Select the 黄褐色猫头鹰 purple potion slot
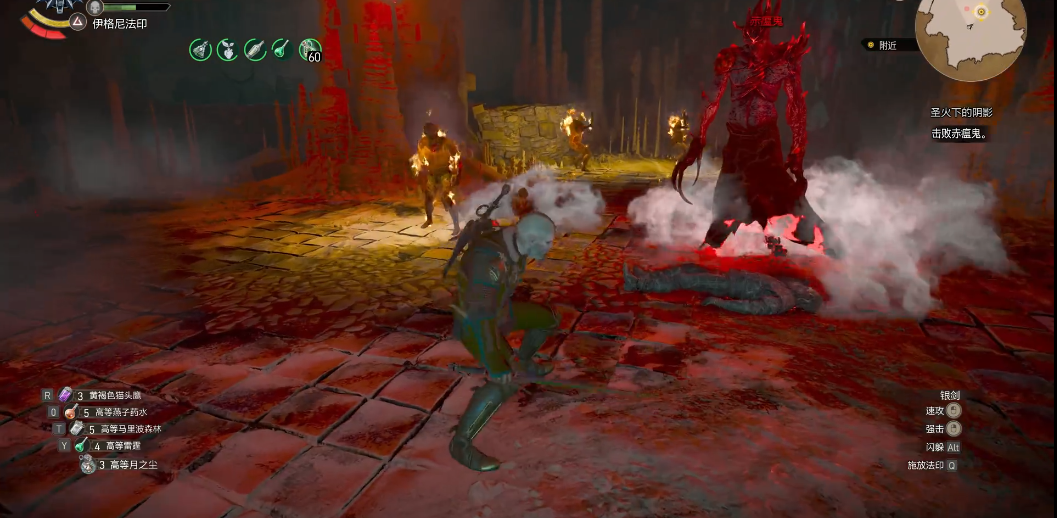Viewport: 1057px width, 518px height. click(x=66, y=395)
